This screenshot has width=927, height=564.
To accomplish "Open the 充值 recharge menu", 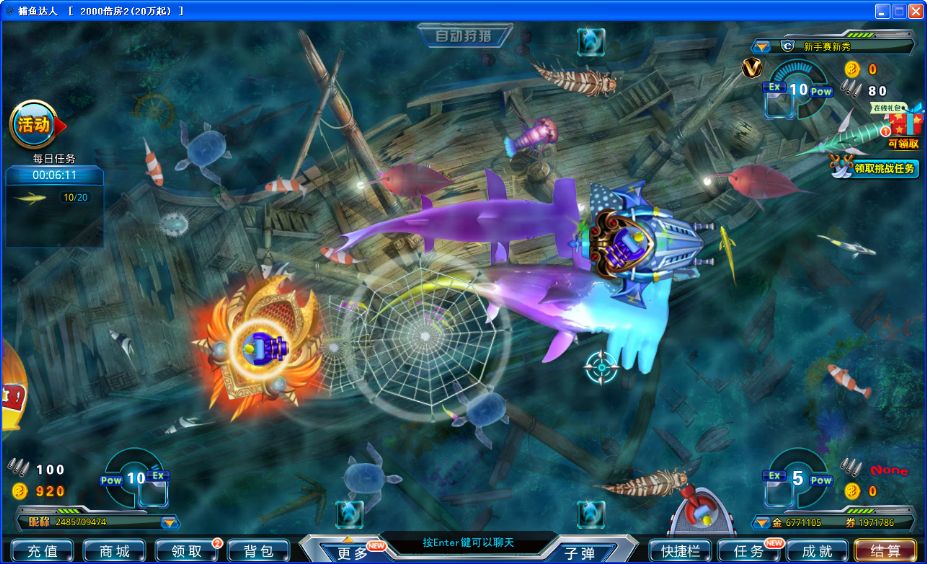I will pos(41,551).
